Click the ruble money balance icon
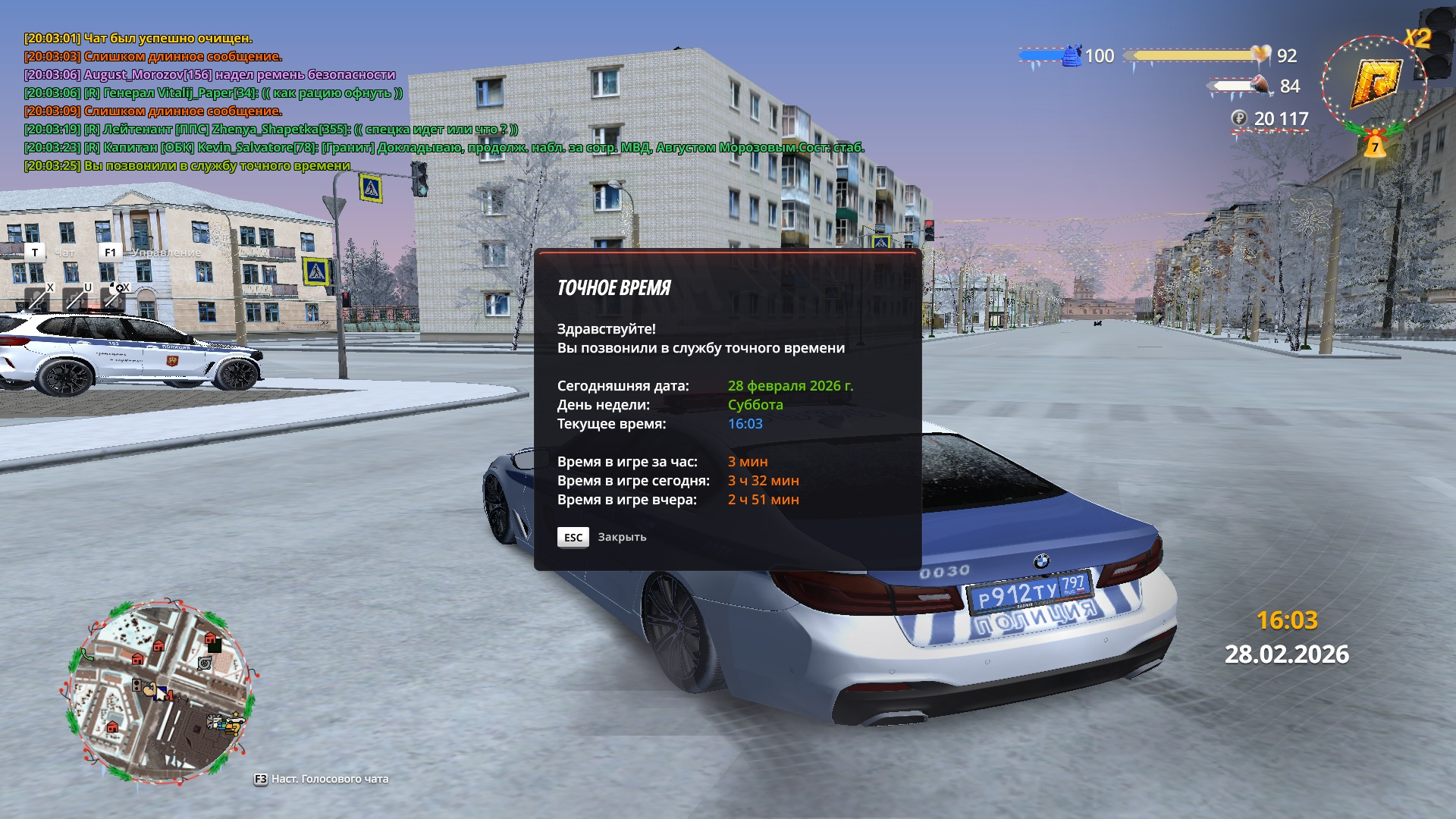The height and width of the screenshot is (819, 1456). pyautogui.click(x=1238, y=118)
